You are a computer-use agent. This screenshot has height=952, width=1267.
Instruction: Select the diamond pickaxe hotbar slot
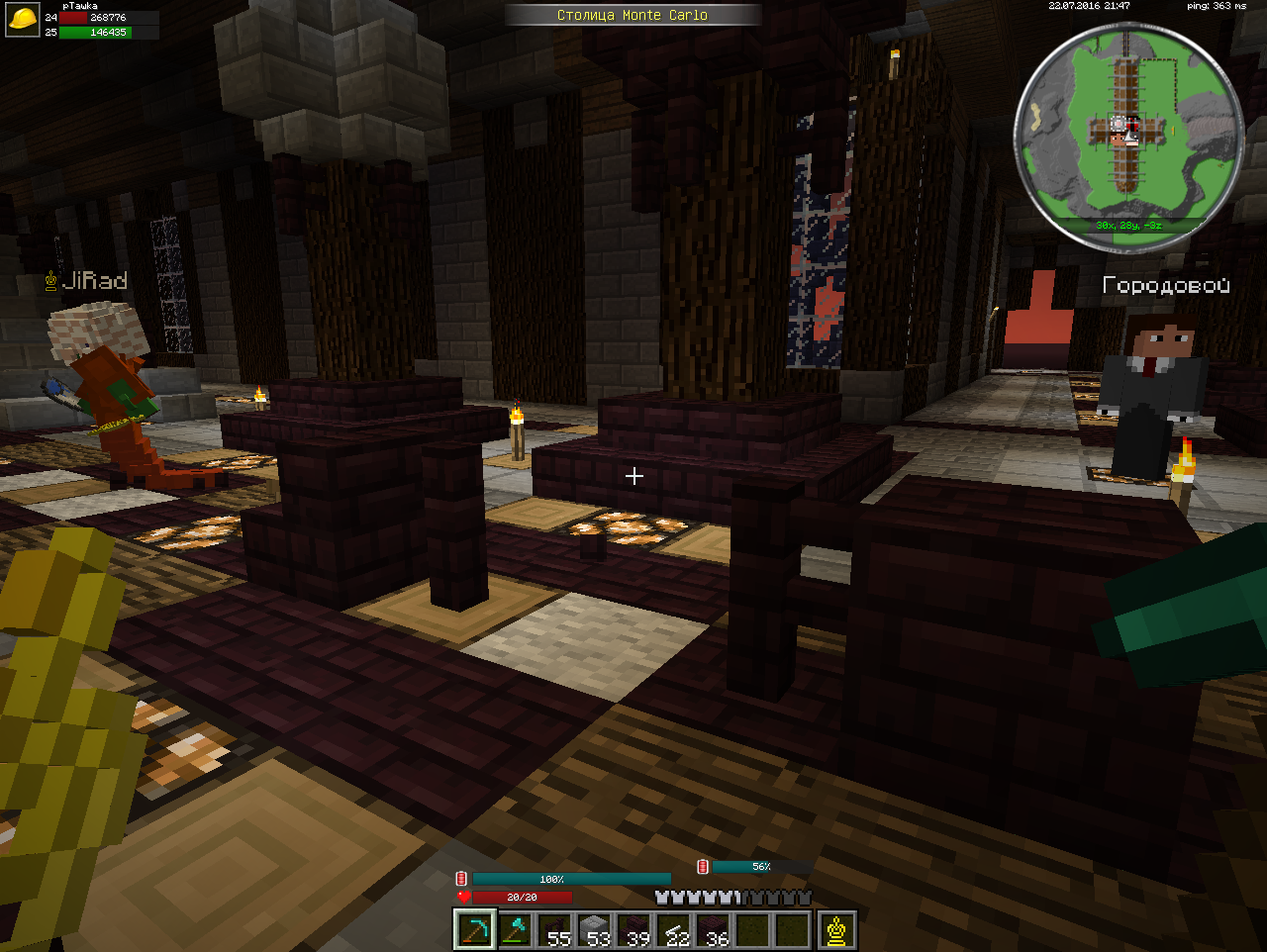tap(474, 930)
